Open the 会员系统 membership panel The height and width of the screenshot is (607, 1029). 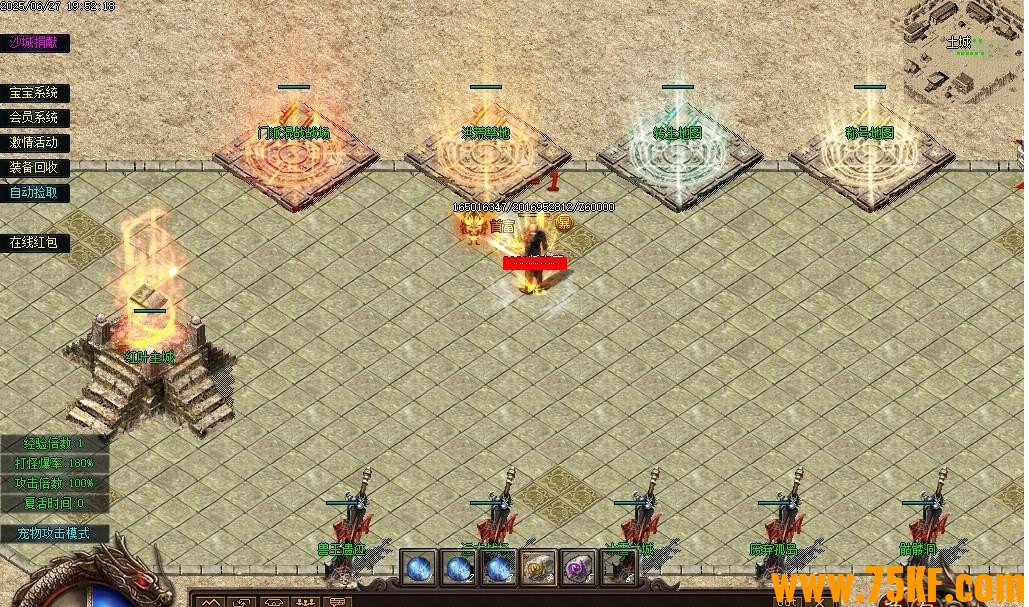34,117
